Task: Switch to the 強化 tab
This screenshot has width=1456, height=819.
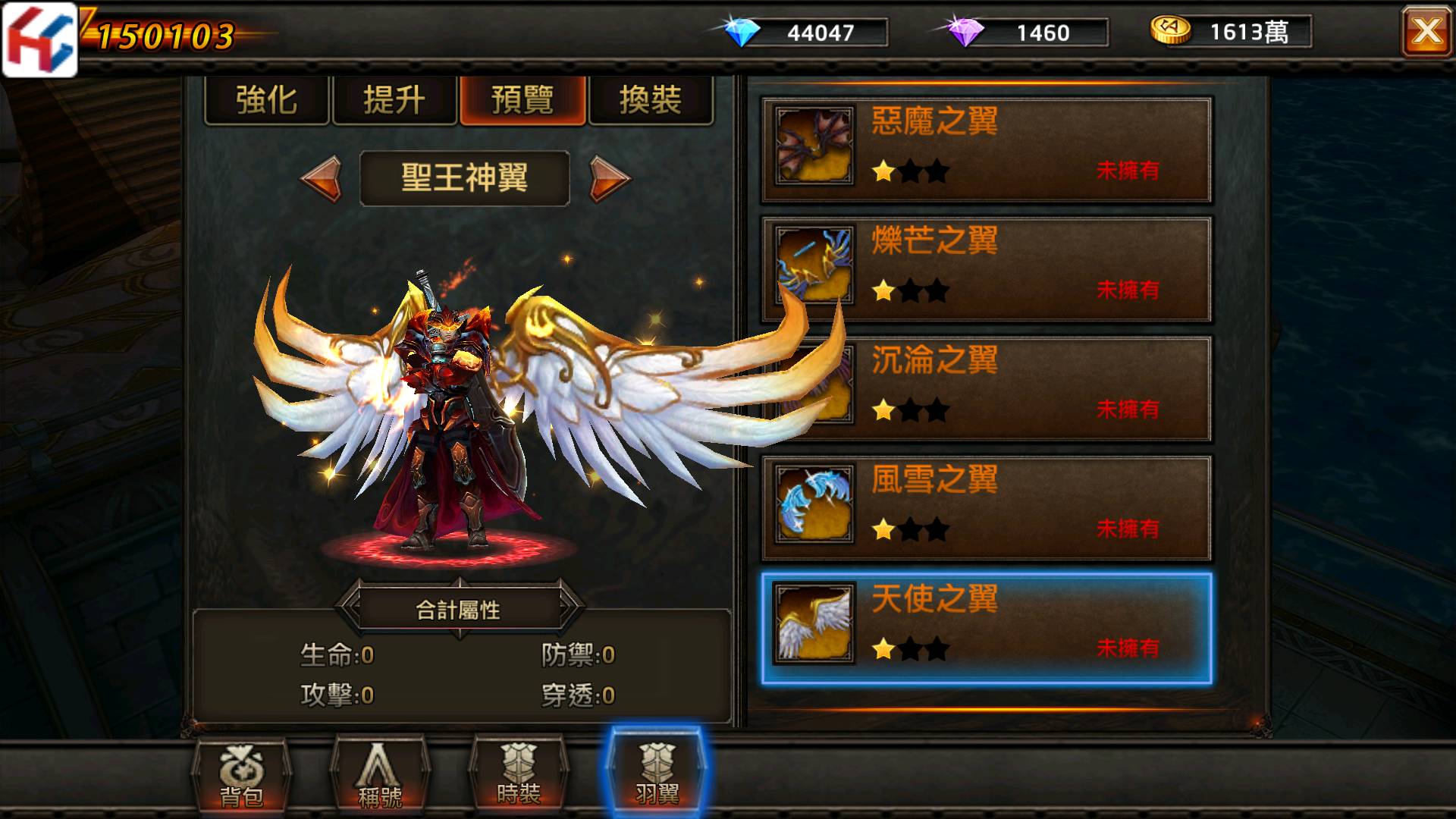Action: 266,101
